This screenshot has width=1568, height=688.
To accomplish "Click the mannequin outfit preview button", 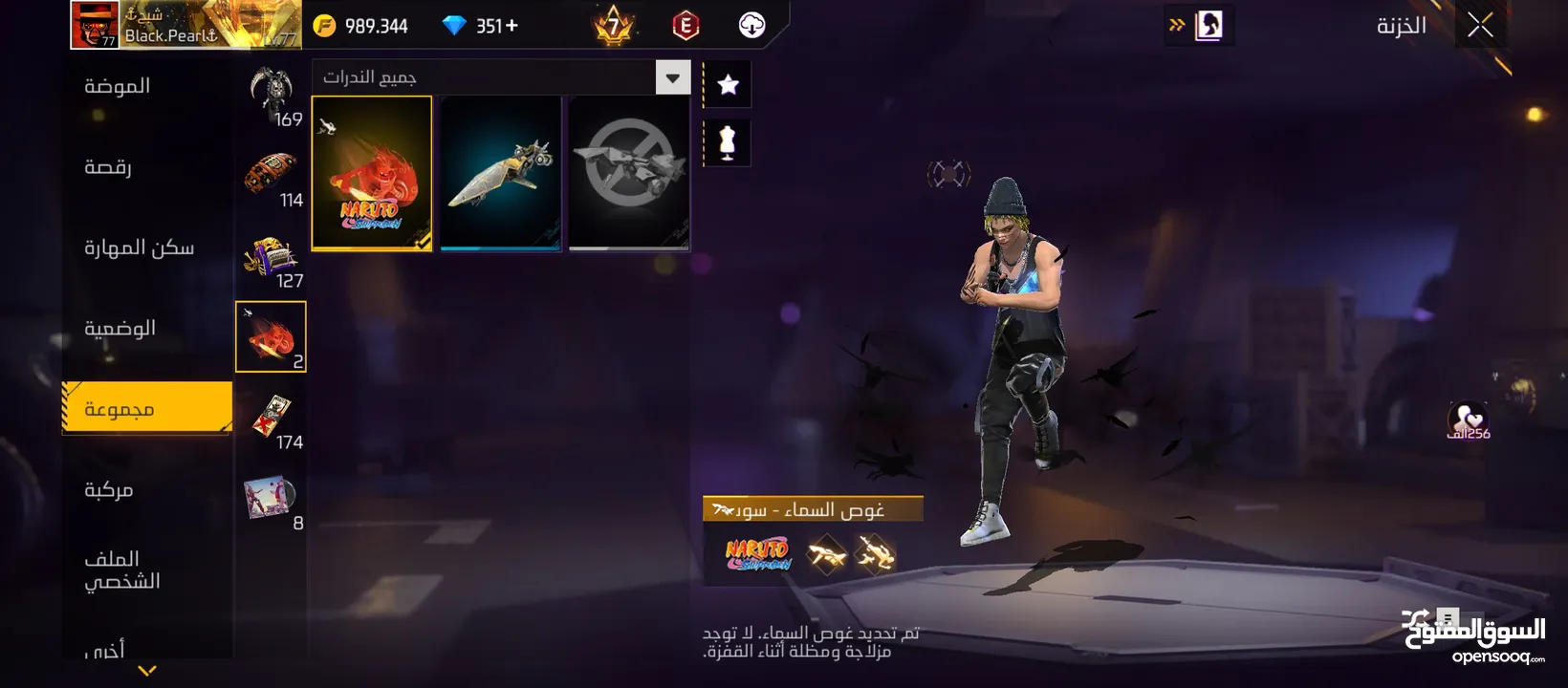I will (728, 143).
